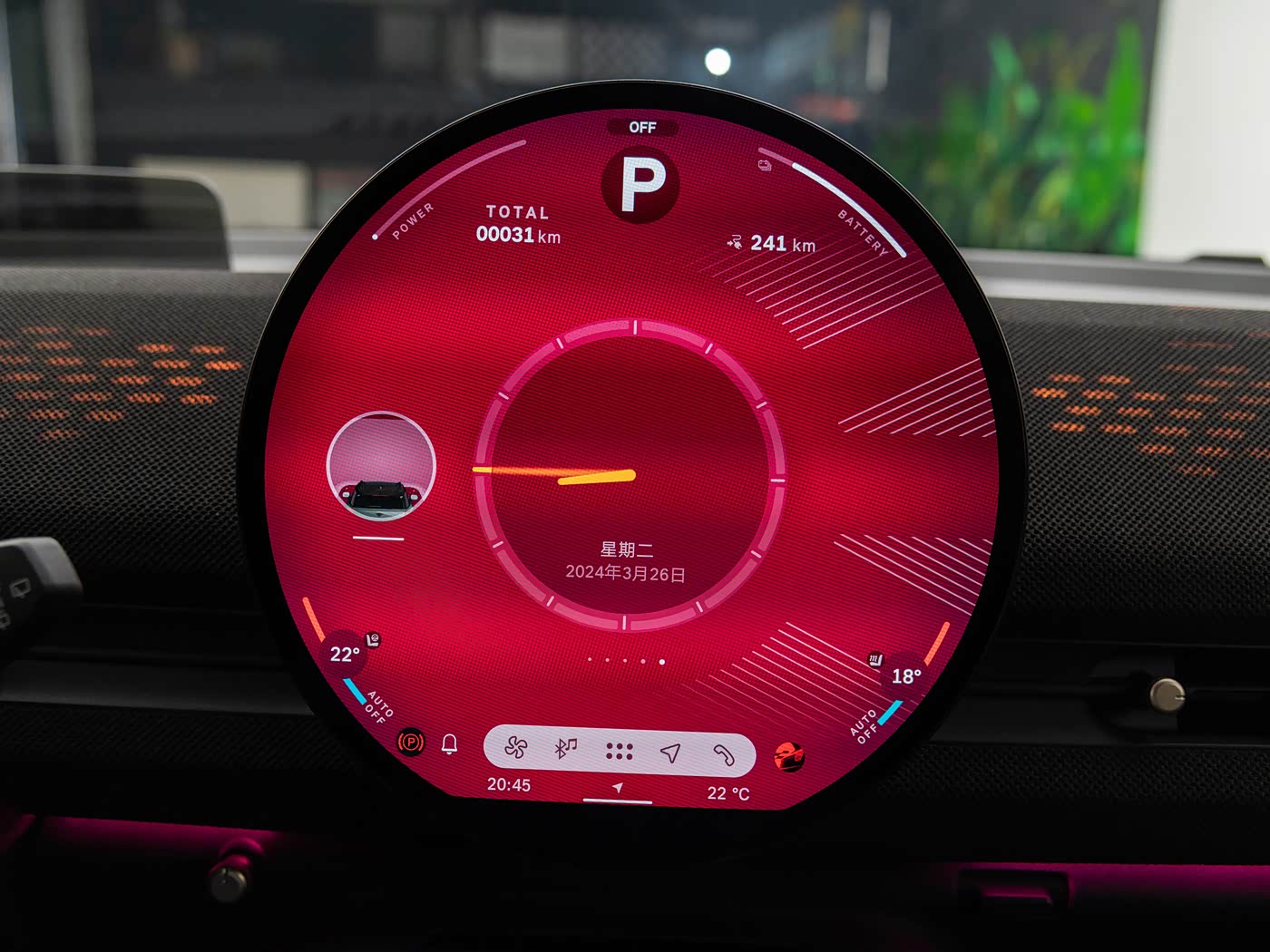Image resolution: width=1270 pixels, height=952 pixels.
Task: Show notifications with the bell icon
Action: (449, 744)
